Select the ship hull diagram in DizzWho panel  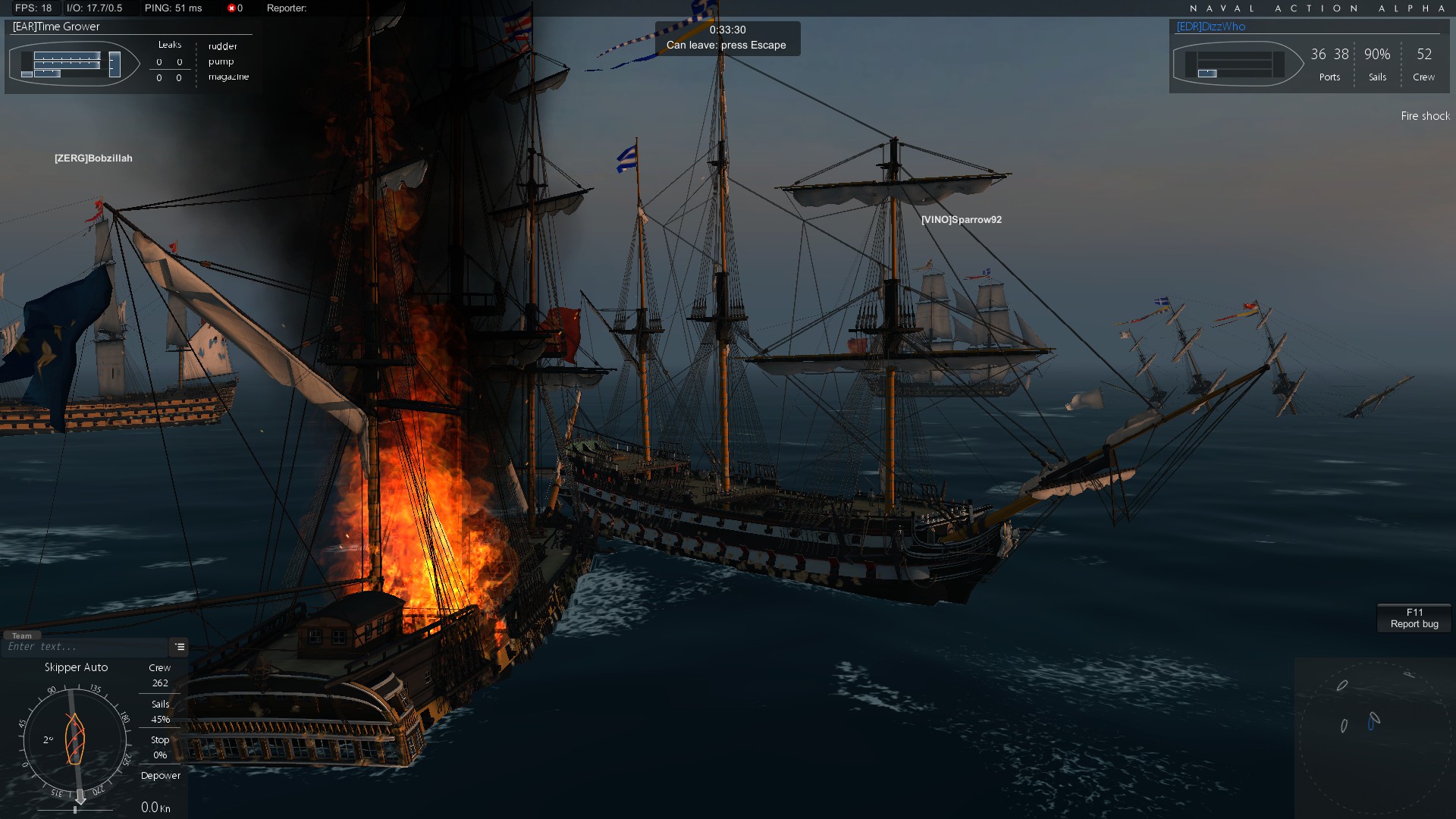(x=1238, y=64)
